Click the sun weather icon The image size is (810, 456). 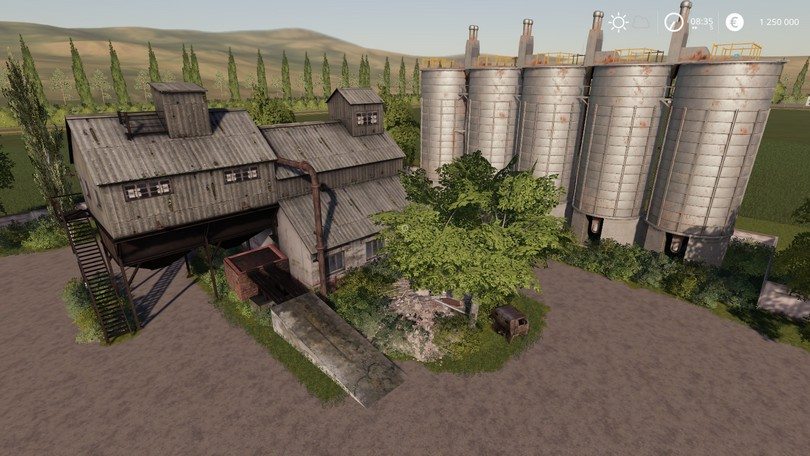click(619, 21)
